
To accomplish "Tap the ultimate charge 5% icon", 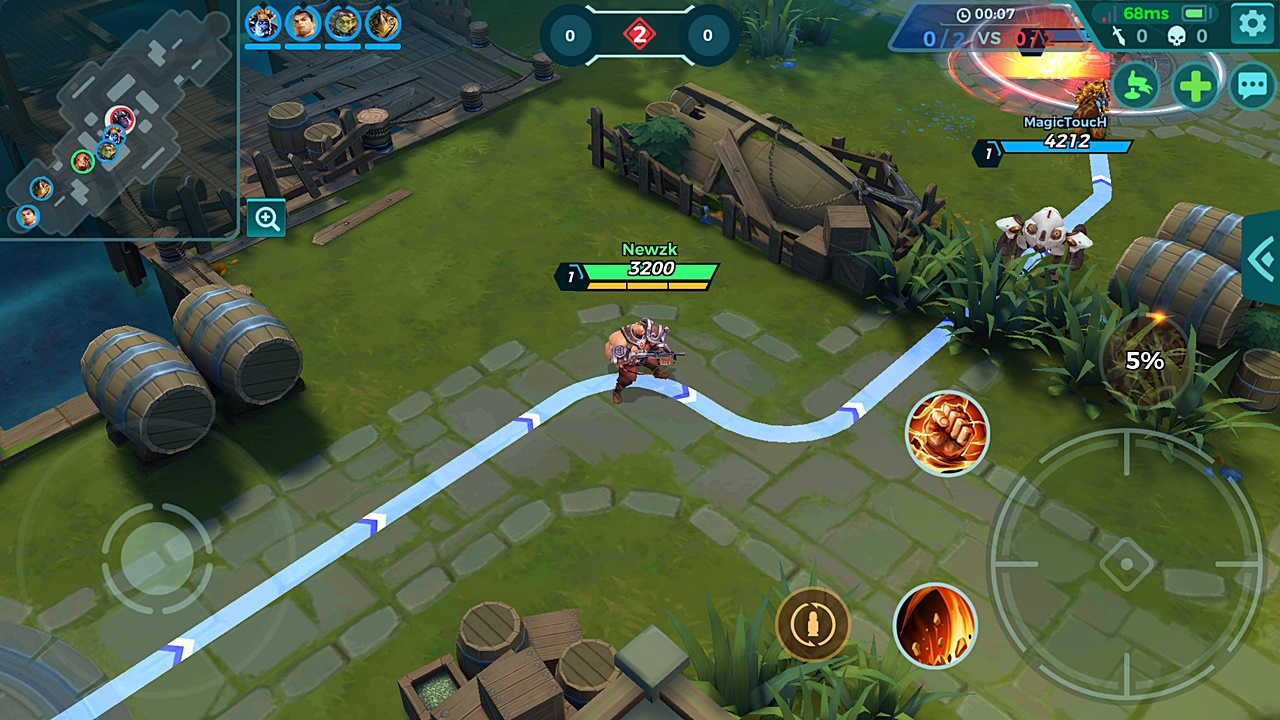I will tap(1145, 361).
